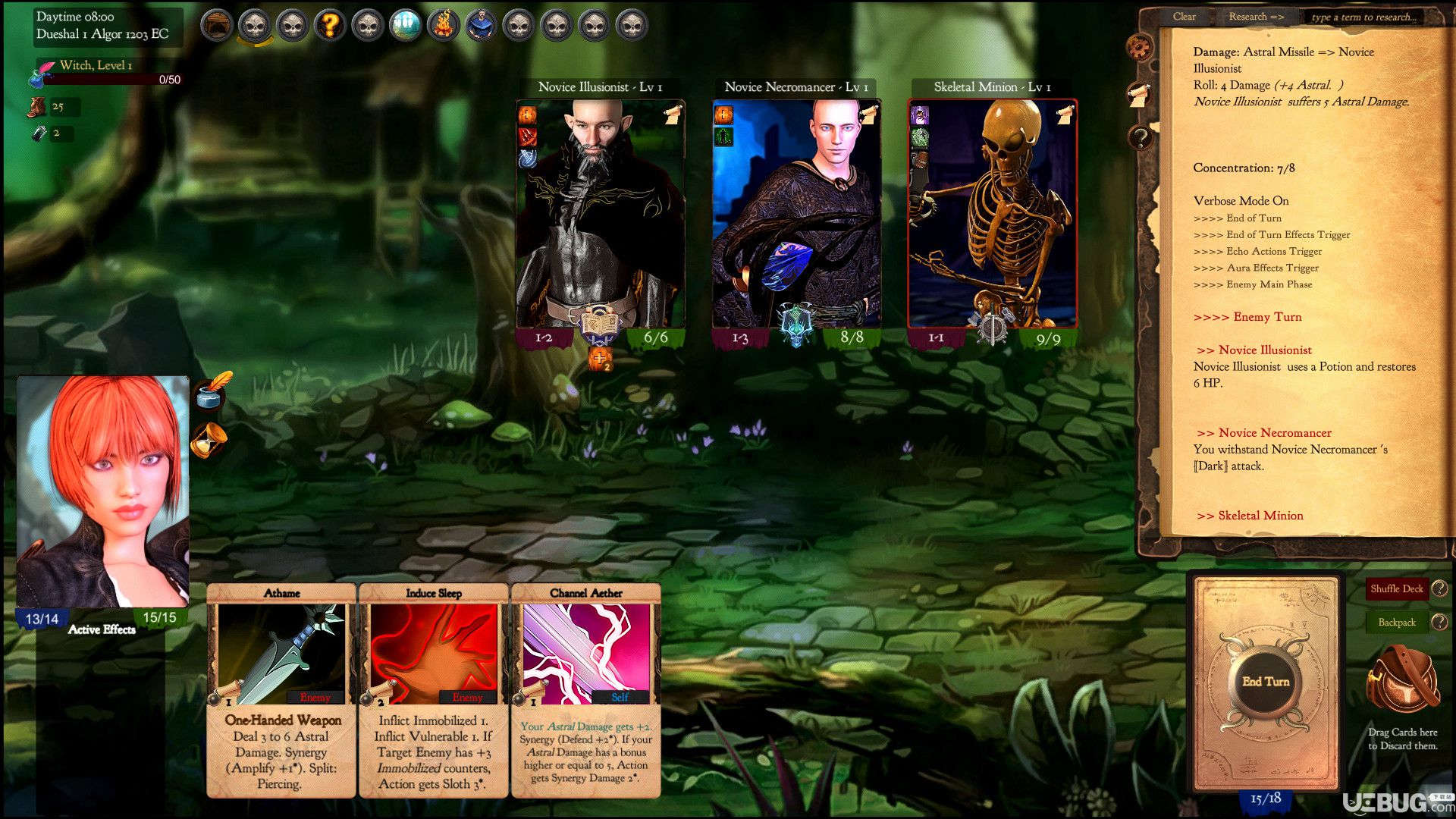Select the Skeletal Minion enemy card
Viewport: 1456px width, 819px height.
pyautogui.click(x=992, y=216)
